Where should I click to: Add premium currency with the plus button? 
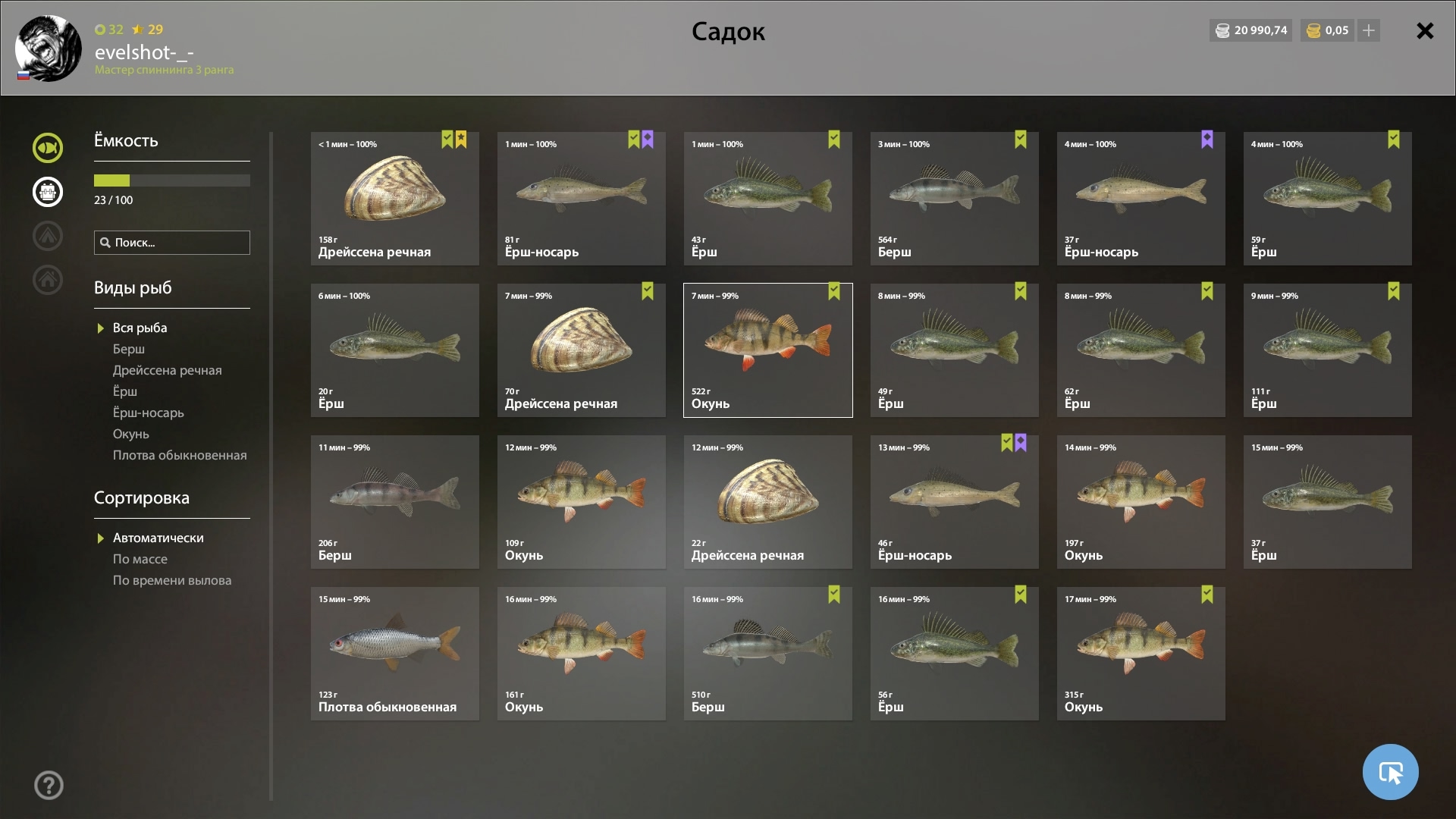1369,31
